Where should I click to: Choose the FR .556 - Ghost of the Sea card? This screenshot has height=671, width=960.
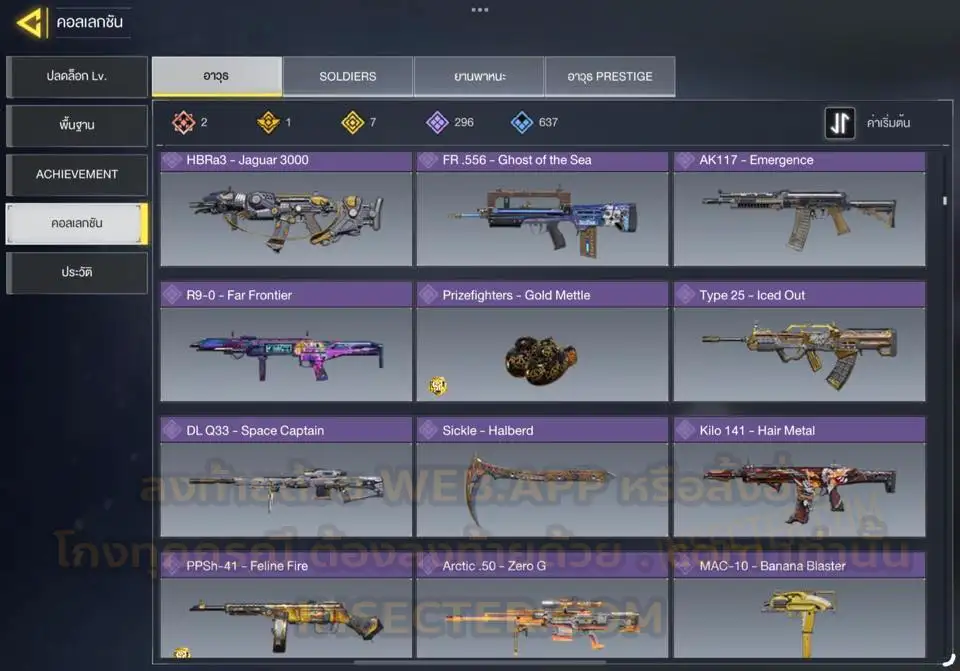[542, 208]
